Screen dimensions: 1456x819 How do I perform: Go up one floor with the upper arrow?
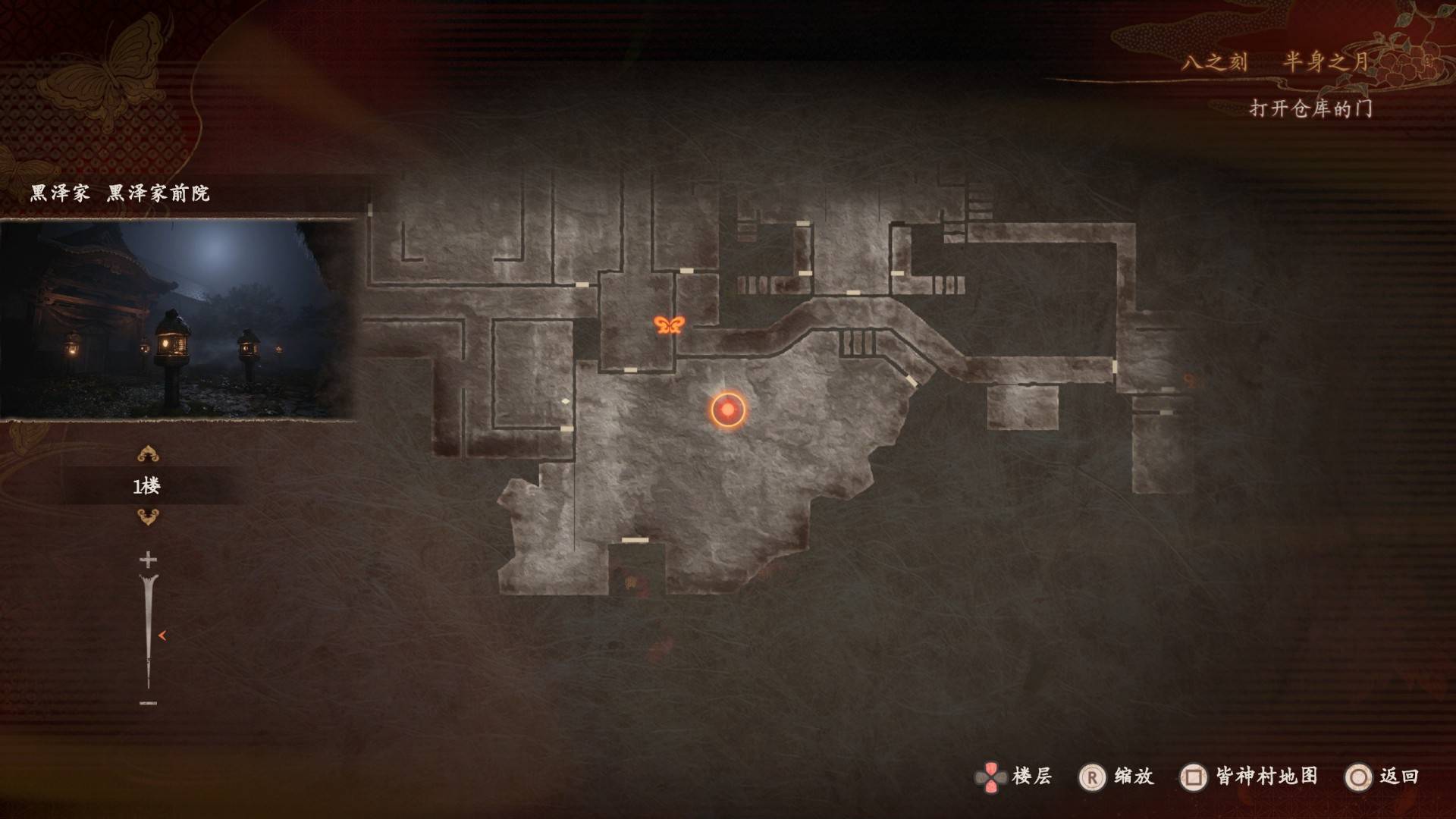pyautogui.click(x=148, y=454)
